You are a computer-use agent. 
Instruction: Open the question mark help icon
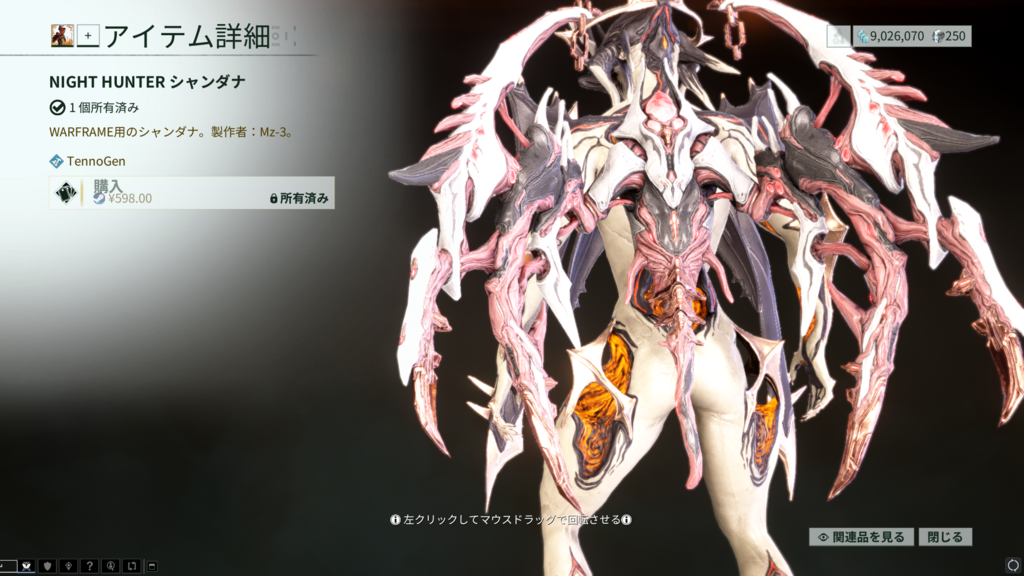[x=88, y=566]
